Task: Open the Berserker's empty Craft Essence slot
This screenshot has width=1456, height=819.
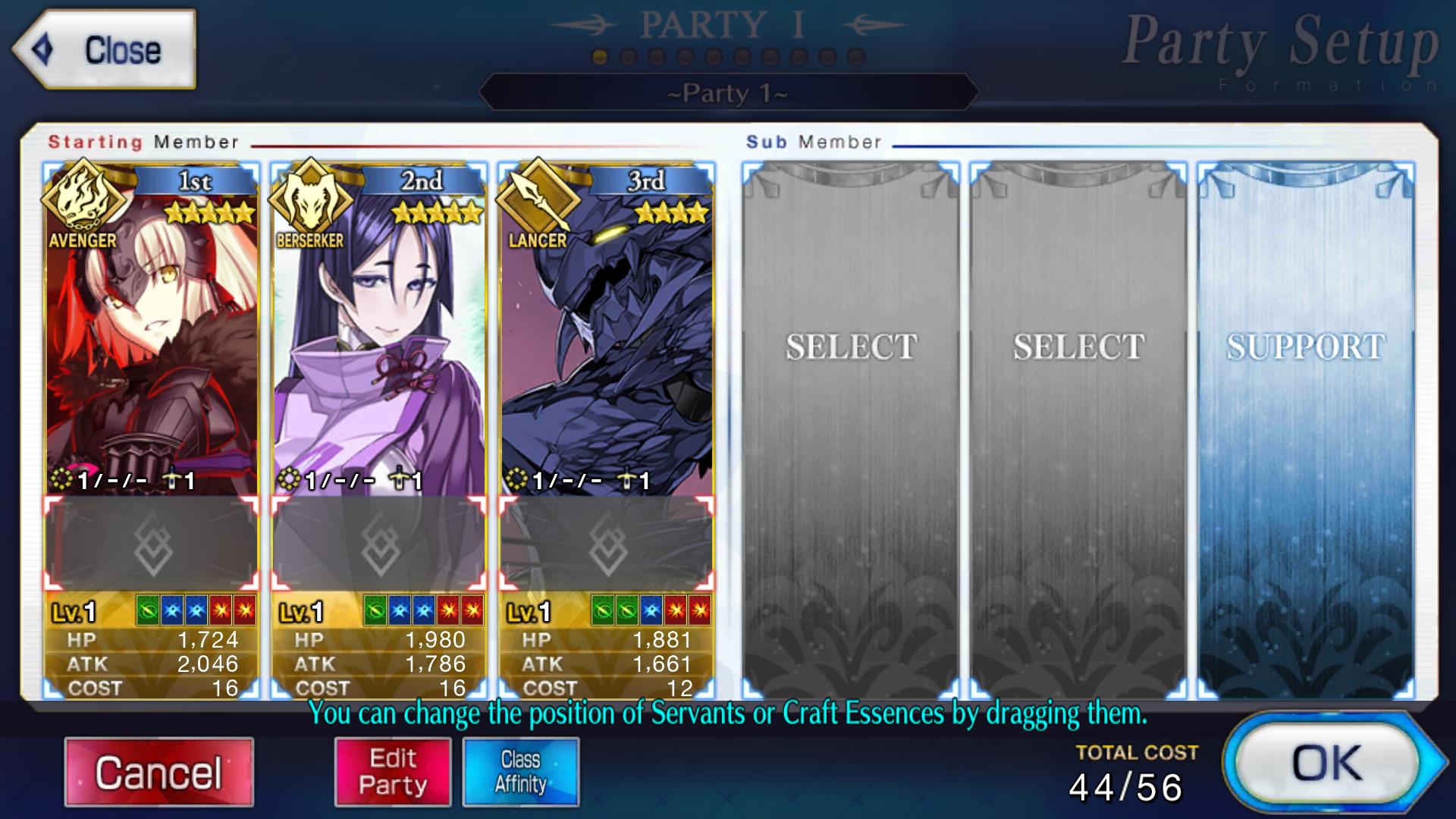Action: pos(379,544)
